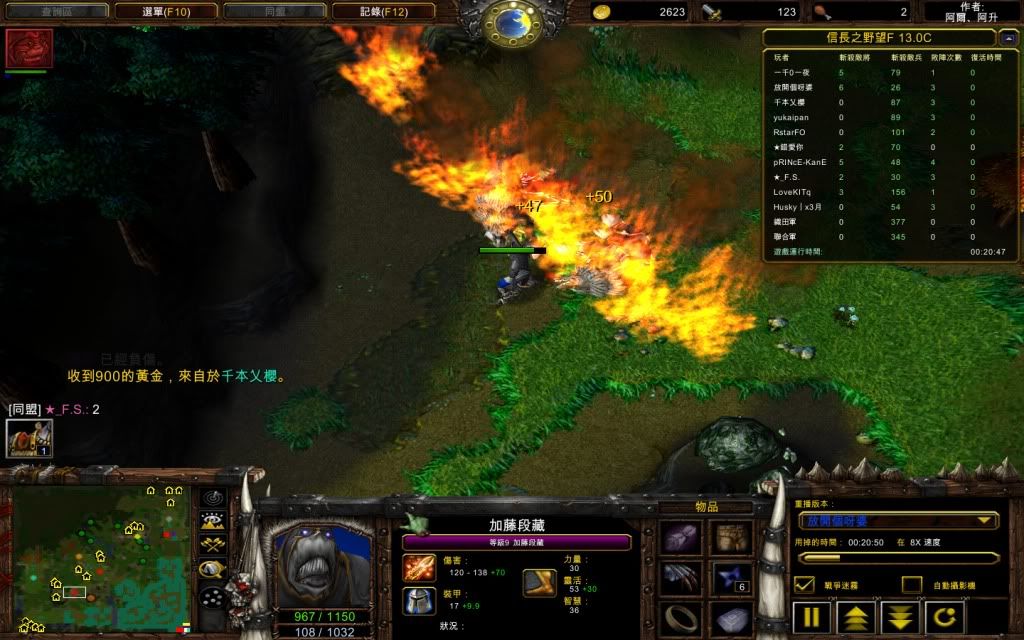Enable the 自動攝影機 auto camera checkbox
The image size is (1024, 640).
pyautogui.click(x=911, y=585)
